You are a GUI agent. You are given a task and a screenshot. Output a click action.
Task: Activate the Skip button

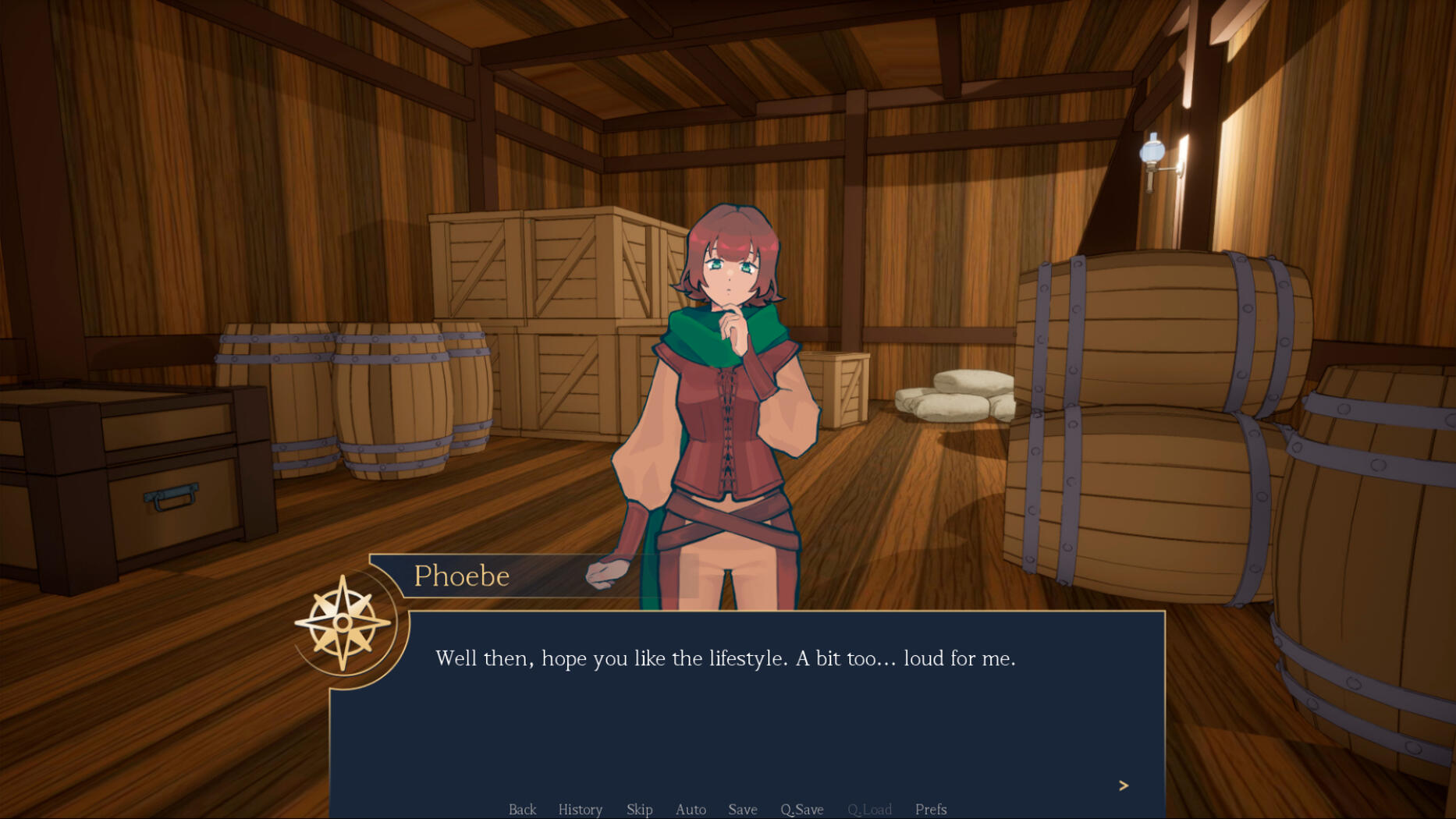[639, 809]
